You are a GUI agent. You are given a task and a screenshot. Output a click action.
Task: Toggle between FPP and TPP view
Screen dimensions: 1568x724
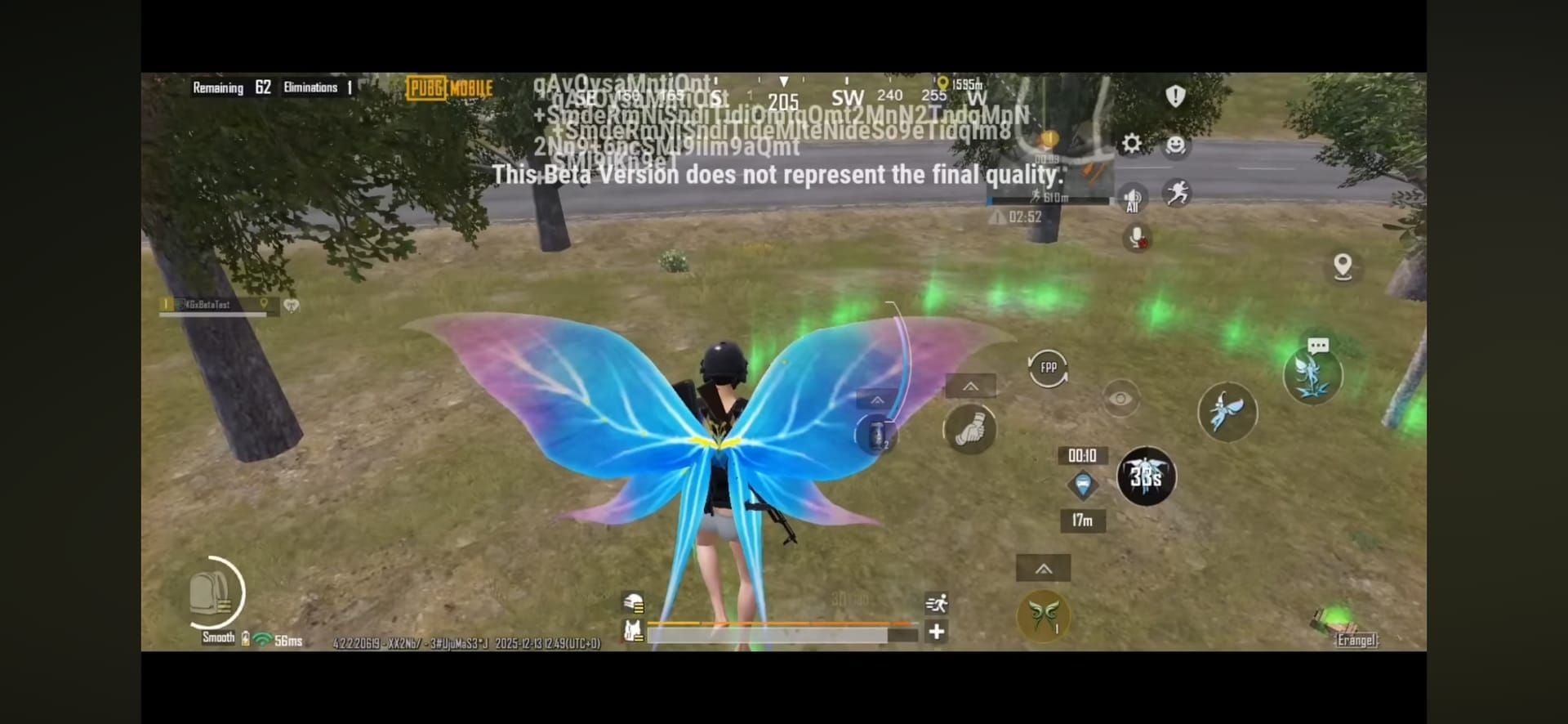pos(1049,368)
